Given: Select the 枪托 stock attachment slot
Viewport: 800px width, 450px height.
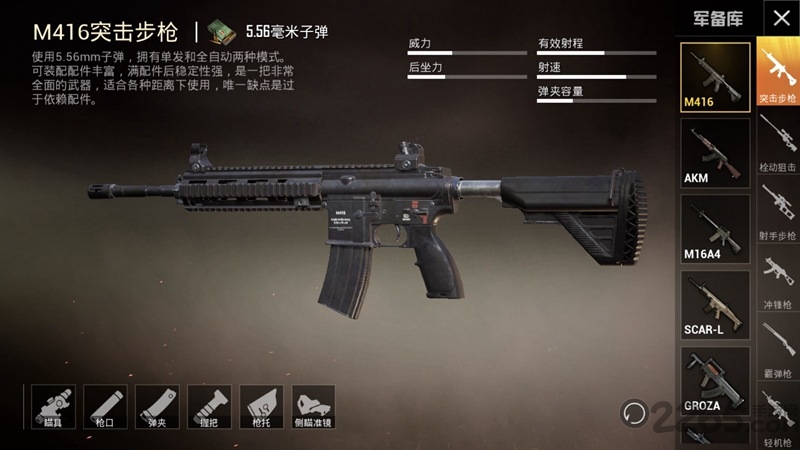Looking at the screenshot, I should (261, 407).
